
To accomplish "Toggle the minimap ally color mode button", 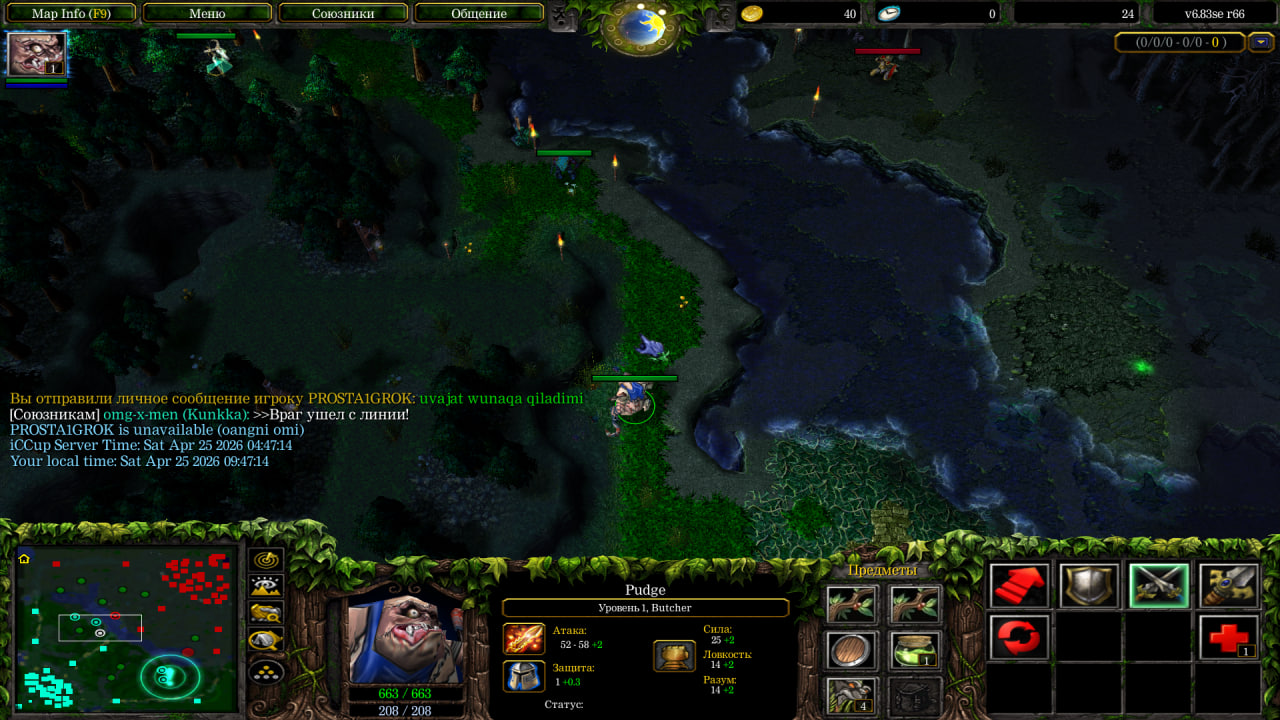I will 267,613.
